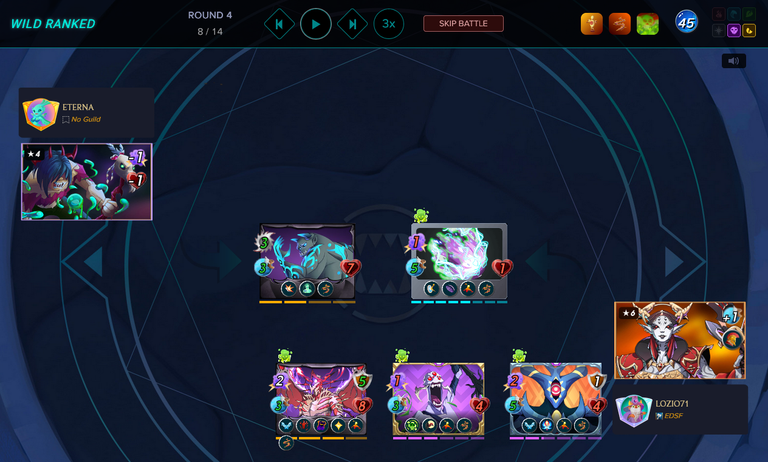Toggle the battle sound speaker icon
Screen dimensions: 768x462
pos(733,61)
